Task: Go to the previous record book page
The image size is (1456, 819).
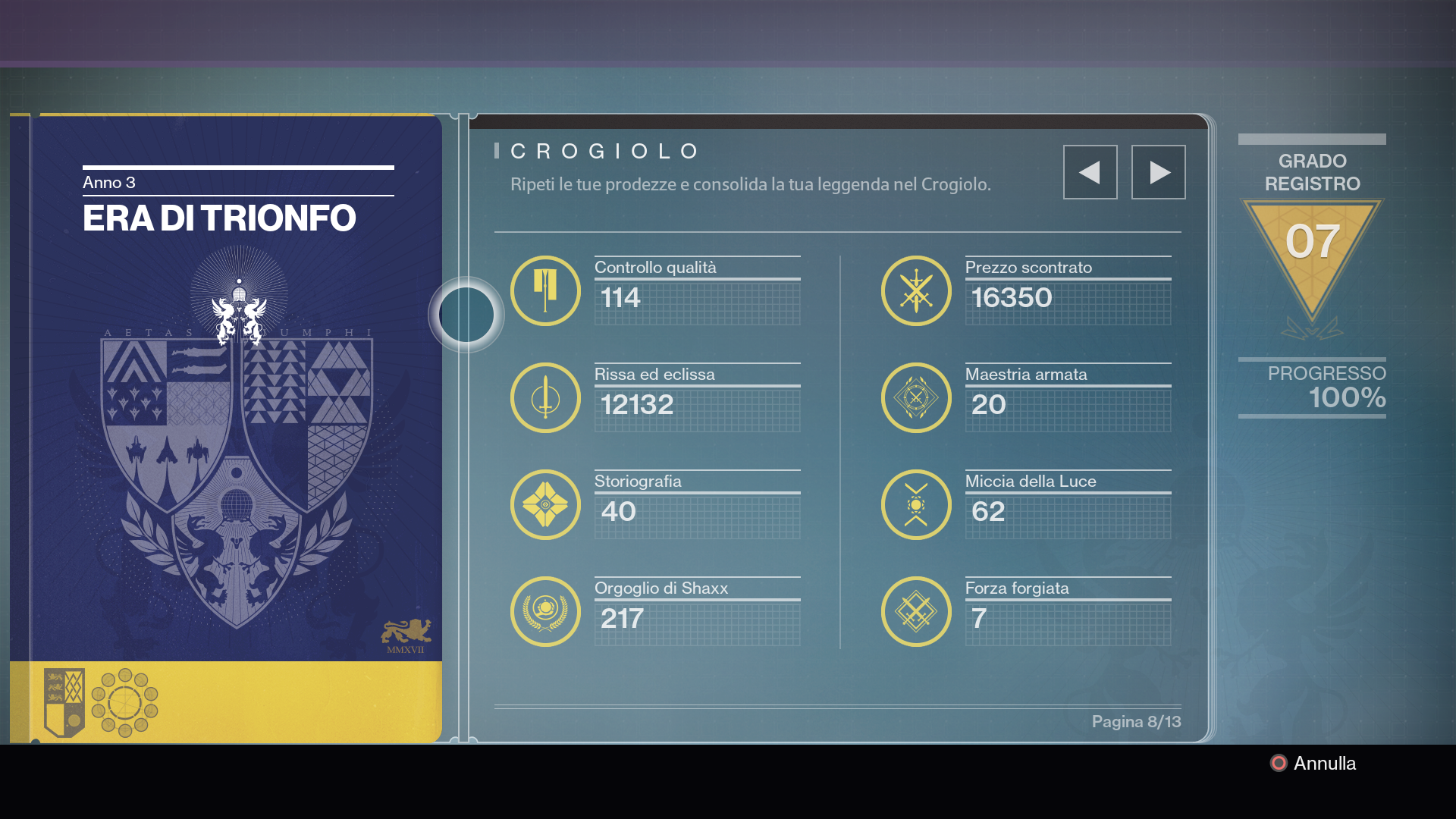Action: [x=1090, y=172]
